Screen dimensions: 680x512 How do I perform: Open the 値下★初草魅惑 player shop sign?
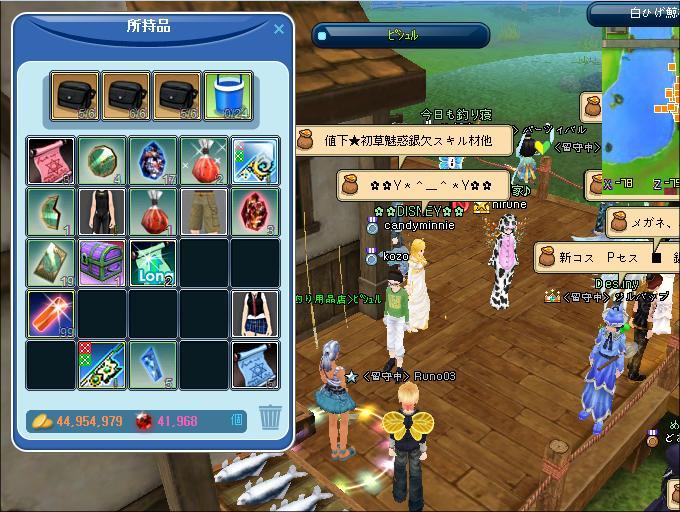click(x=406, y=141)
